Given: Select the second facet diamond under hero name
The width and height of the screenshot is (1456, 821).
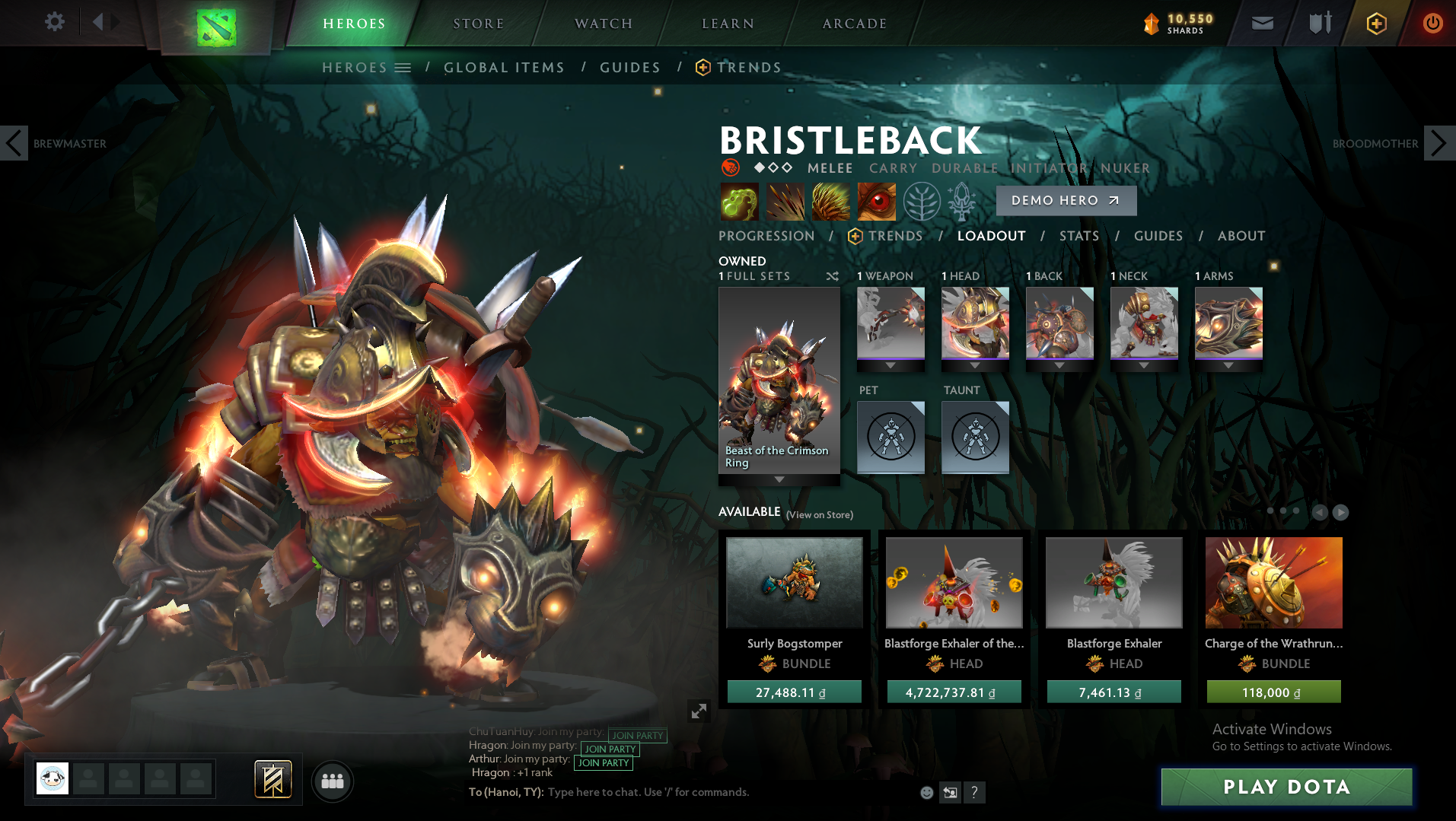Looking at the screenshot, I should pyautogui.click(x=773, y=168).
